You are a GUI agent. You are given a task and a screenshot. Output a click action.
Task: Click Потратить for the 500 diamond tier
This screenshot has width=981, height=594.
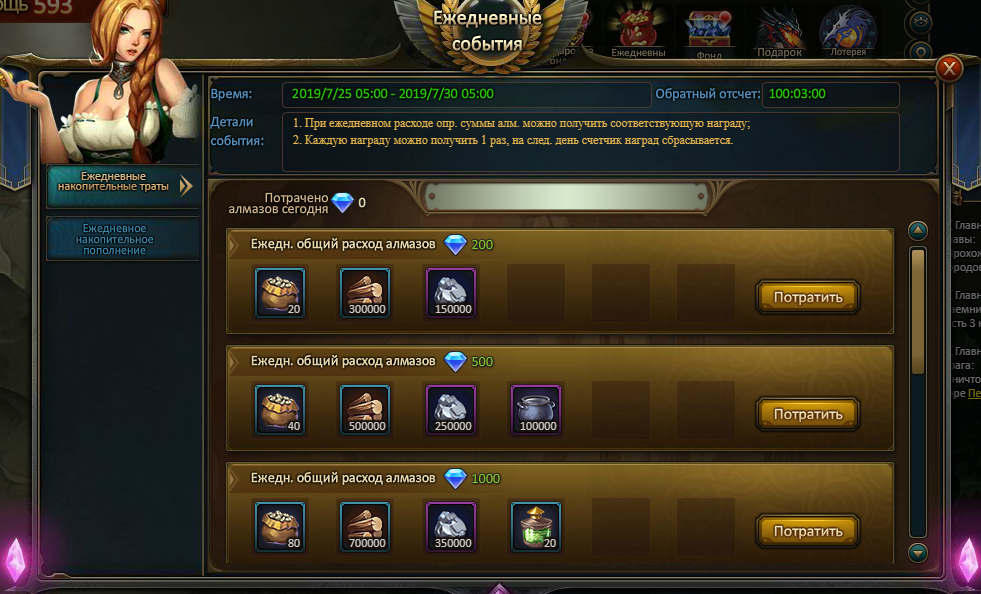click(x=808, y=414)
